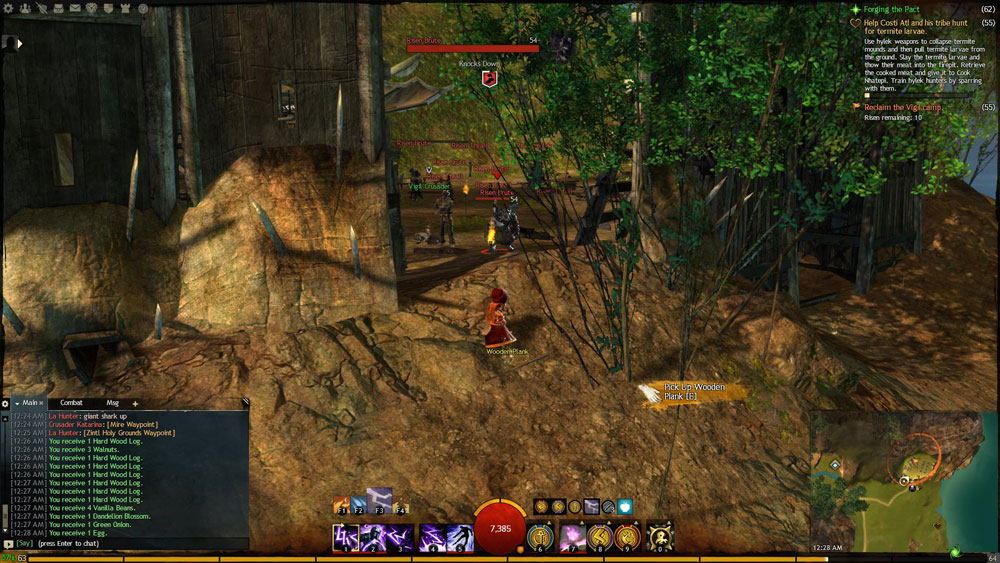Activate elite skill in slot 0
The image size is (1000, 563).
coord(660,538)
